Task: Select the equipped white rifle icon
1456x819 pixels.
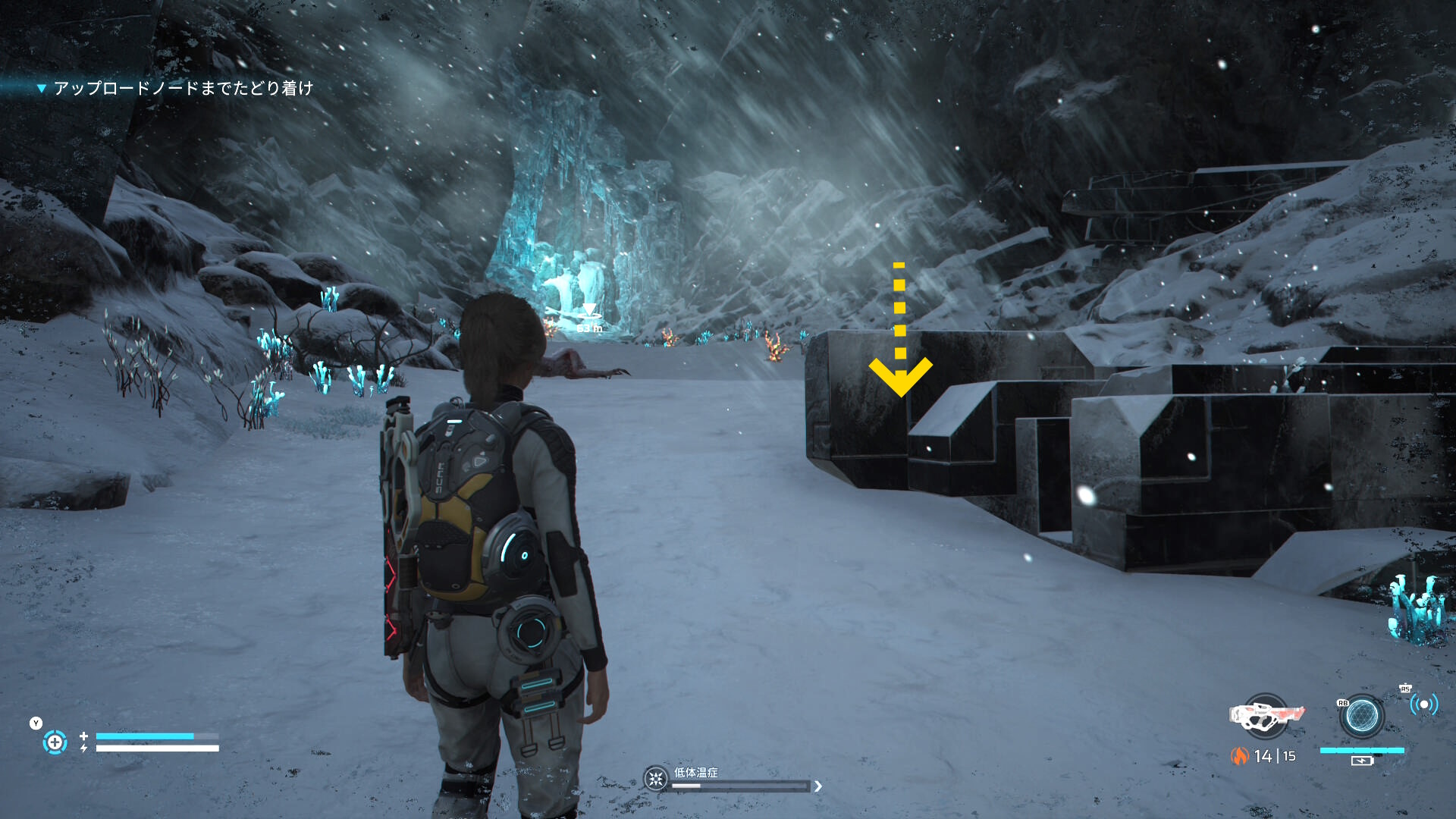Action: point(1266,715)
